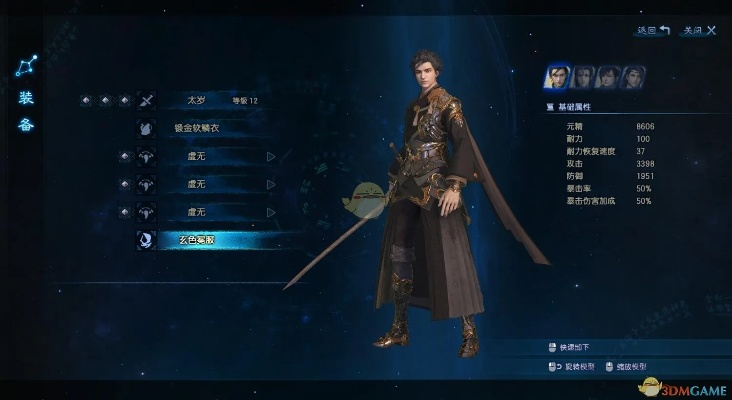Choose the highlighted 玄色案服 outfit slot
This screenshot has height=400, width=732.
pyautogui.click(x=210, y=241)
